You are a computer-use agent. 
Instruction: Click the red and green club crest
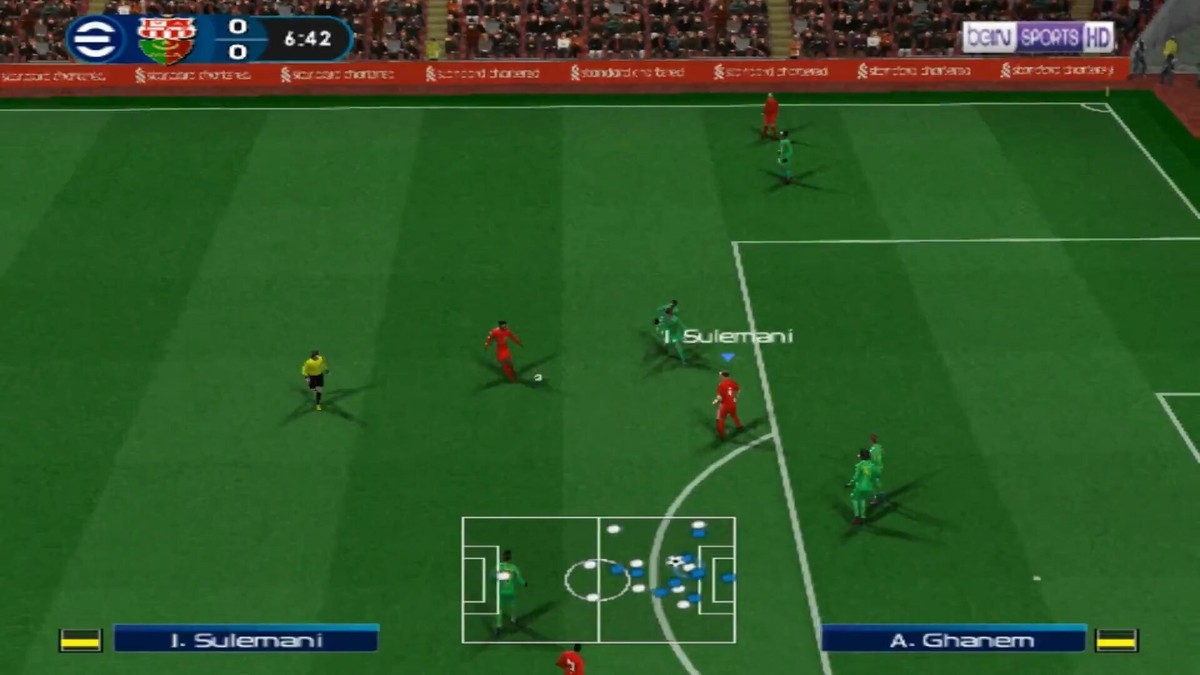point(167,40)
